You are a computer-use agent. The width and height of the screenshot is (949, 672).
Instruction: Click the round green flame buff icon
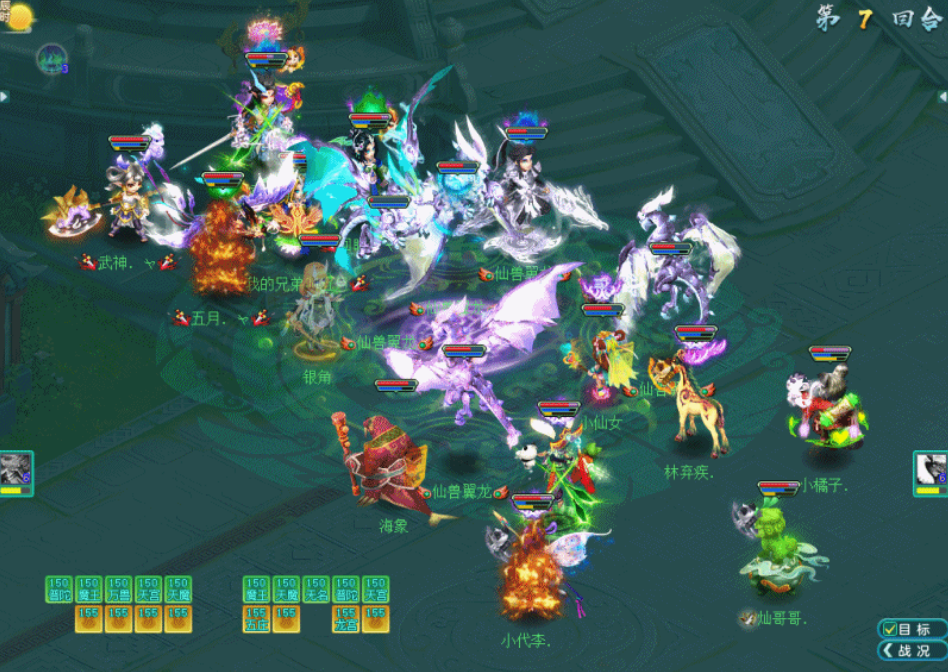pos(49,58)
